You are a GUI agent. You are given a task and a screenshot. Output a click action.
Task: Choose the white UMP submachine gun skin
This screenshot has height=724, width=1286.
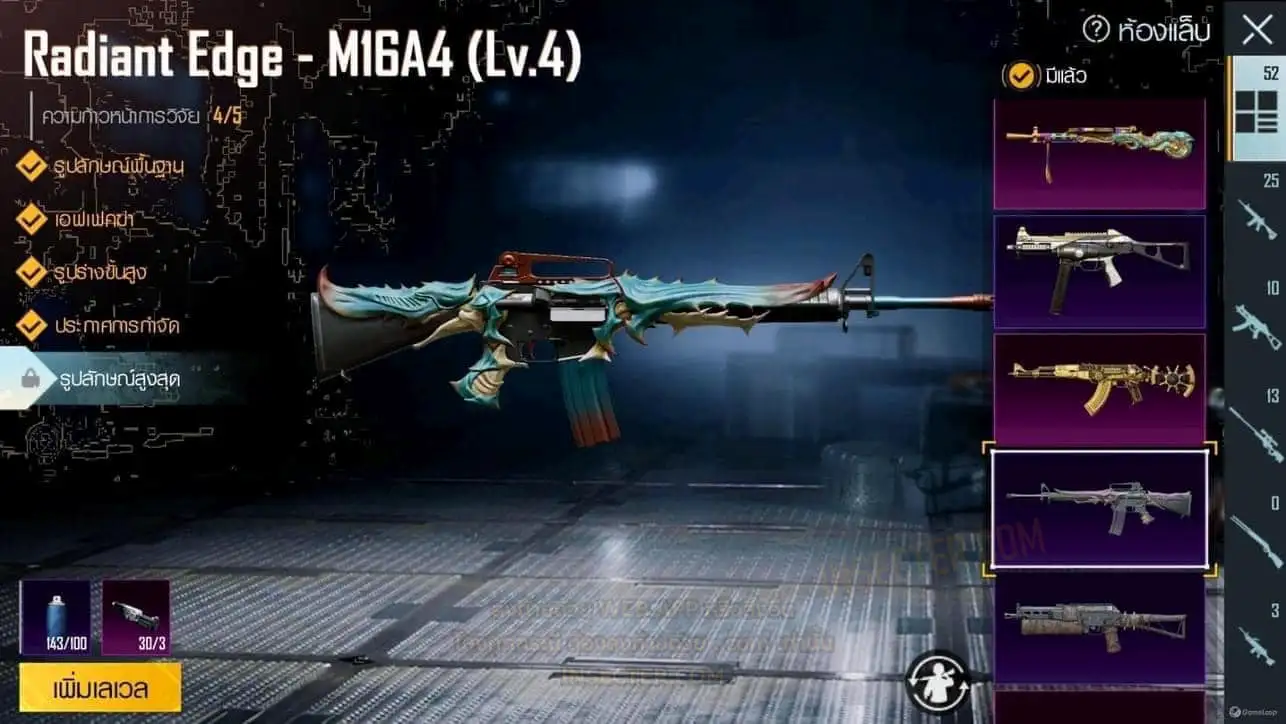pos(1099,271)
